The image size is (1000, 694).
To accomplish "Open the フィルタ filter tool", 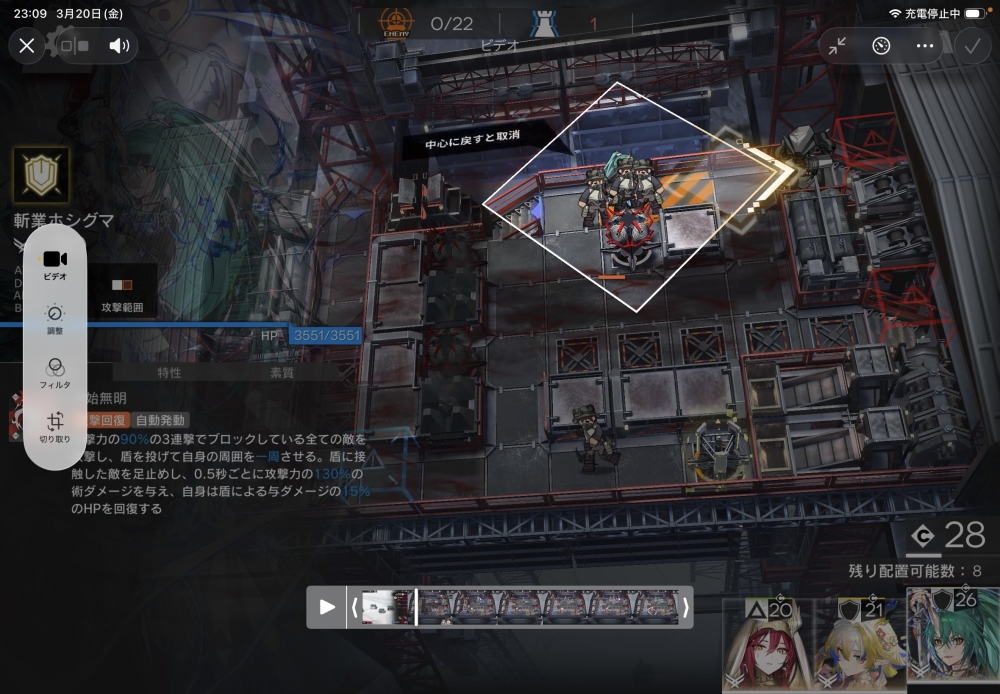I will click(55, 373).
